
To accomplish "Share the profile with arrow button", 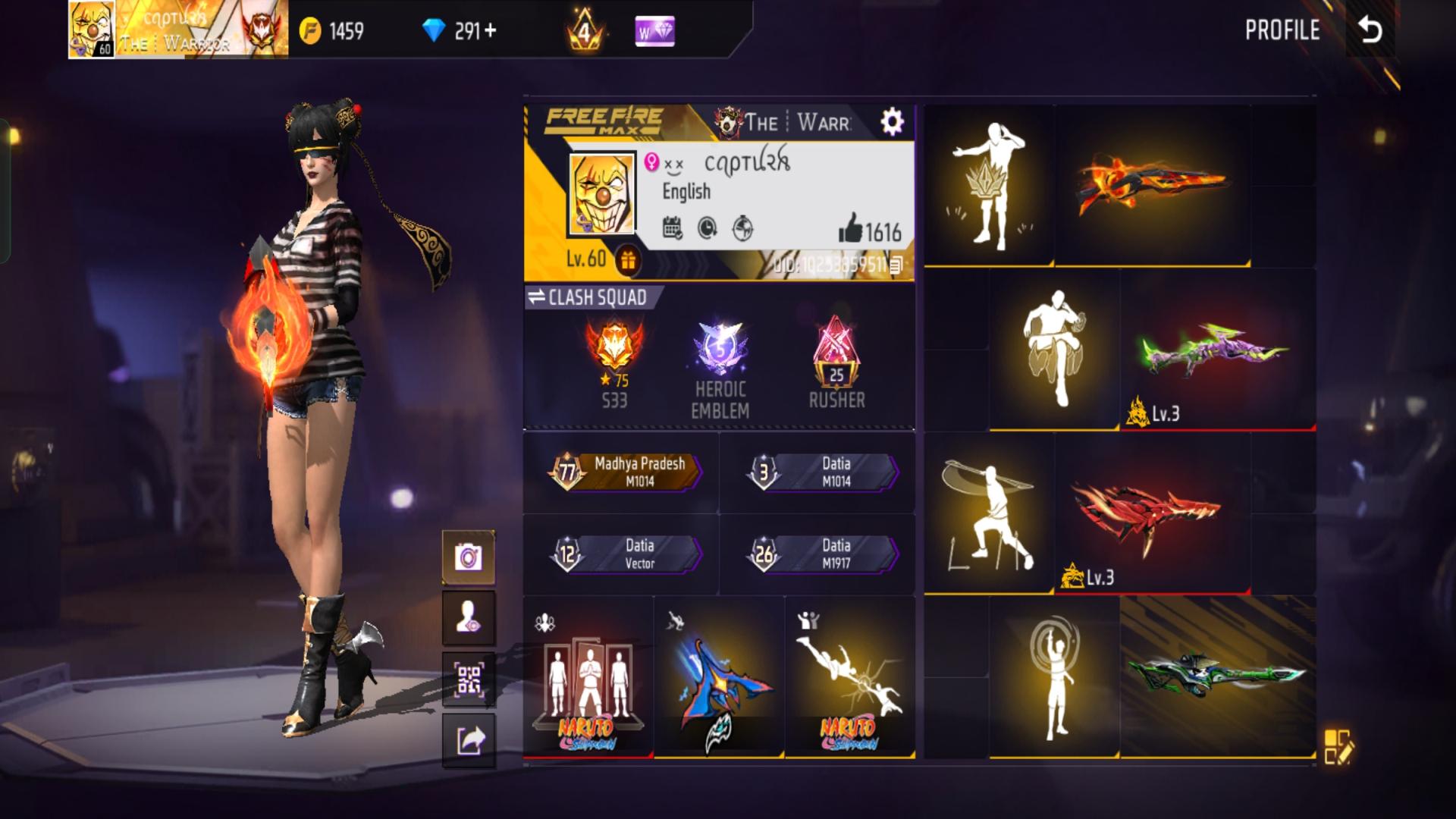I will pyautogui.click(x=469, y=740).
